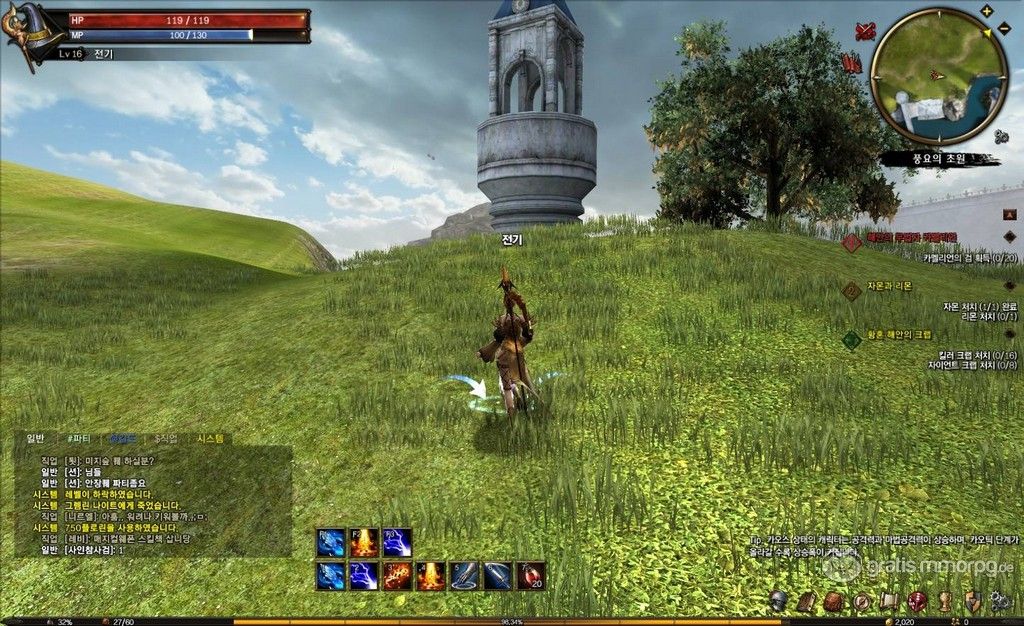Viewport: 1024px width, 626px height.
Task: Drink the red health potion in slot 7
Action: 530,576
